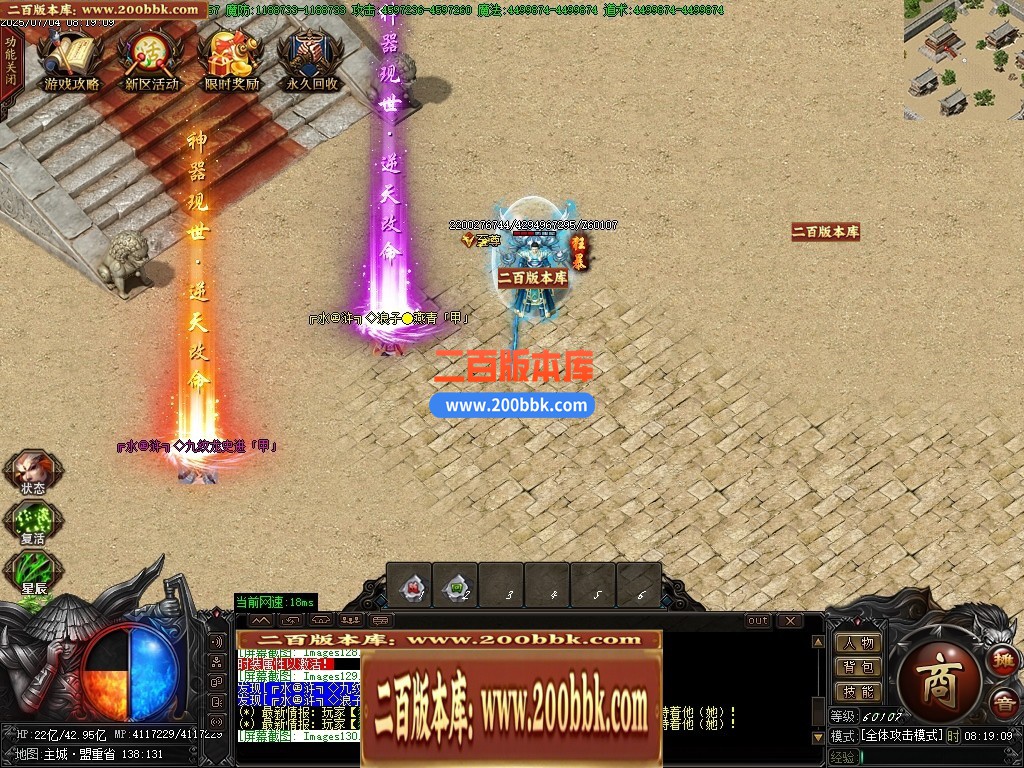Activate the 复活 revive icon

[33, 521]
